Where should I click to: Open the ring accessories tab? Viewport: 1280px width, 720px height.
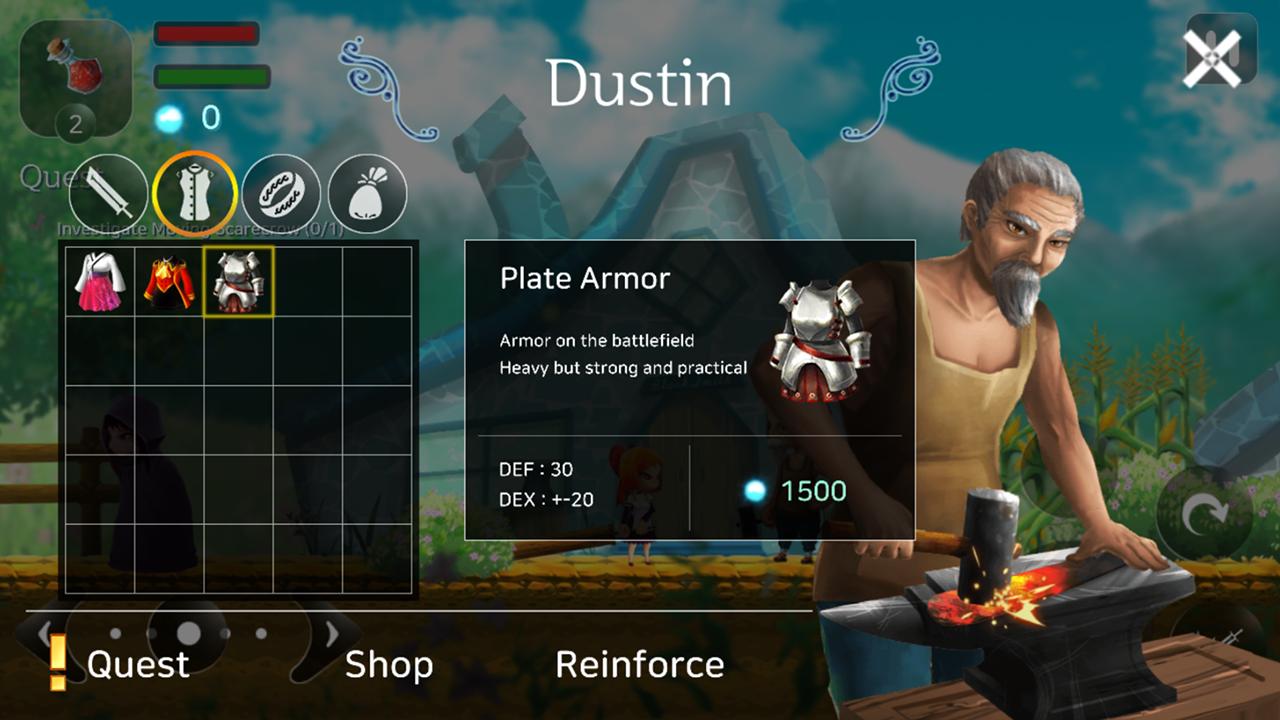pos(281,193)
